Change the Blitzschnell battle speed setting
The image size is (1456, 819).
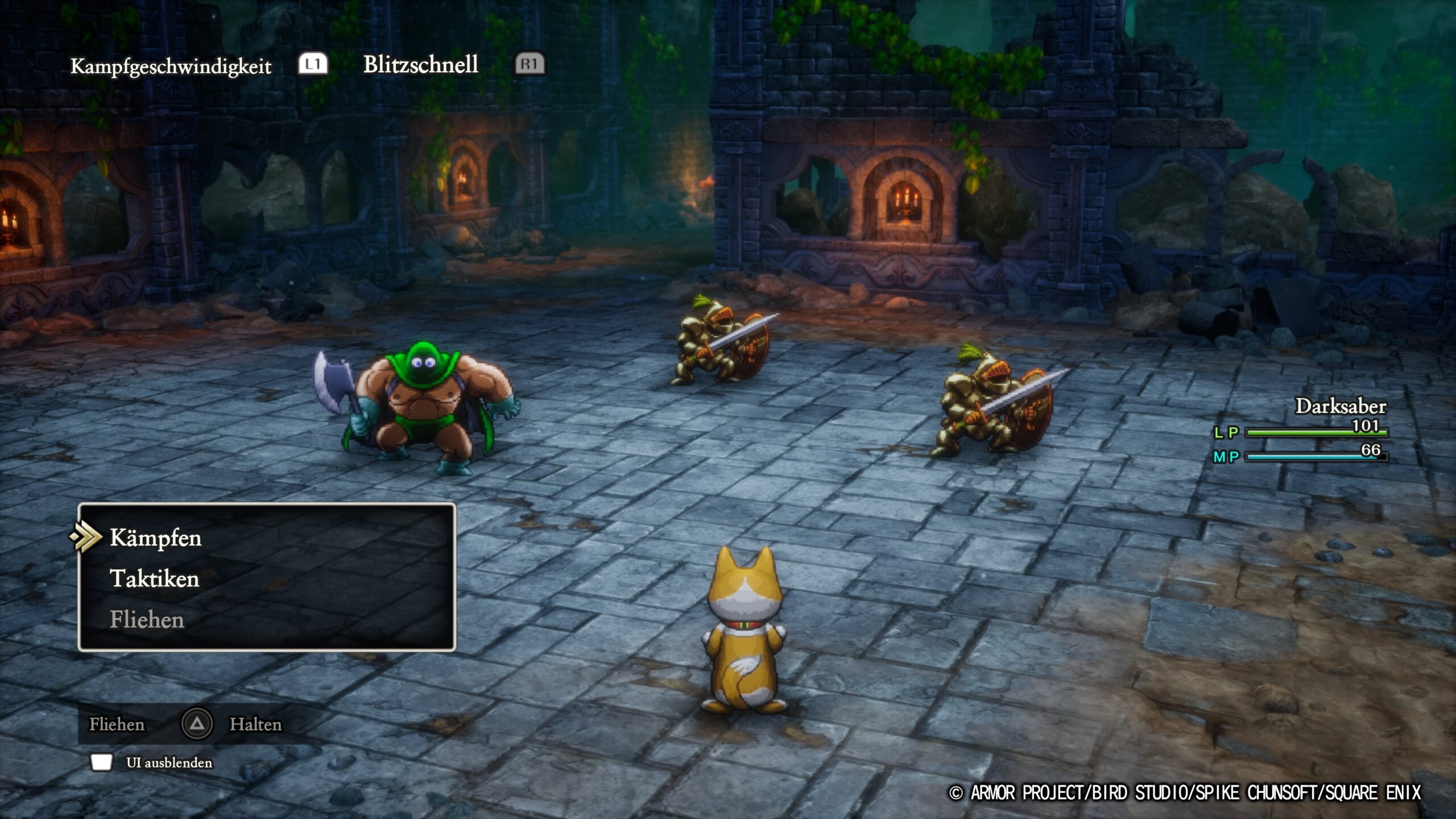[x=420, y=65]
